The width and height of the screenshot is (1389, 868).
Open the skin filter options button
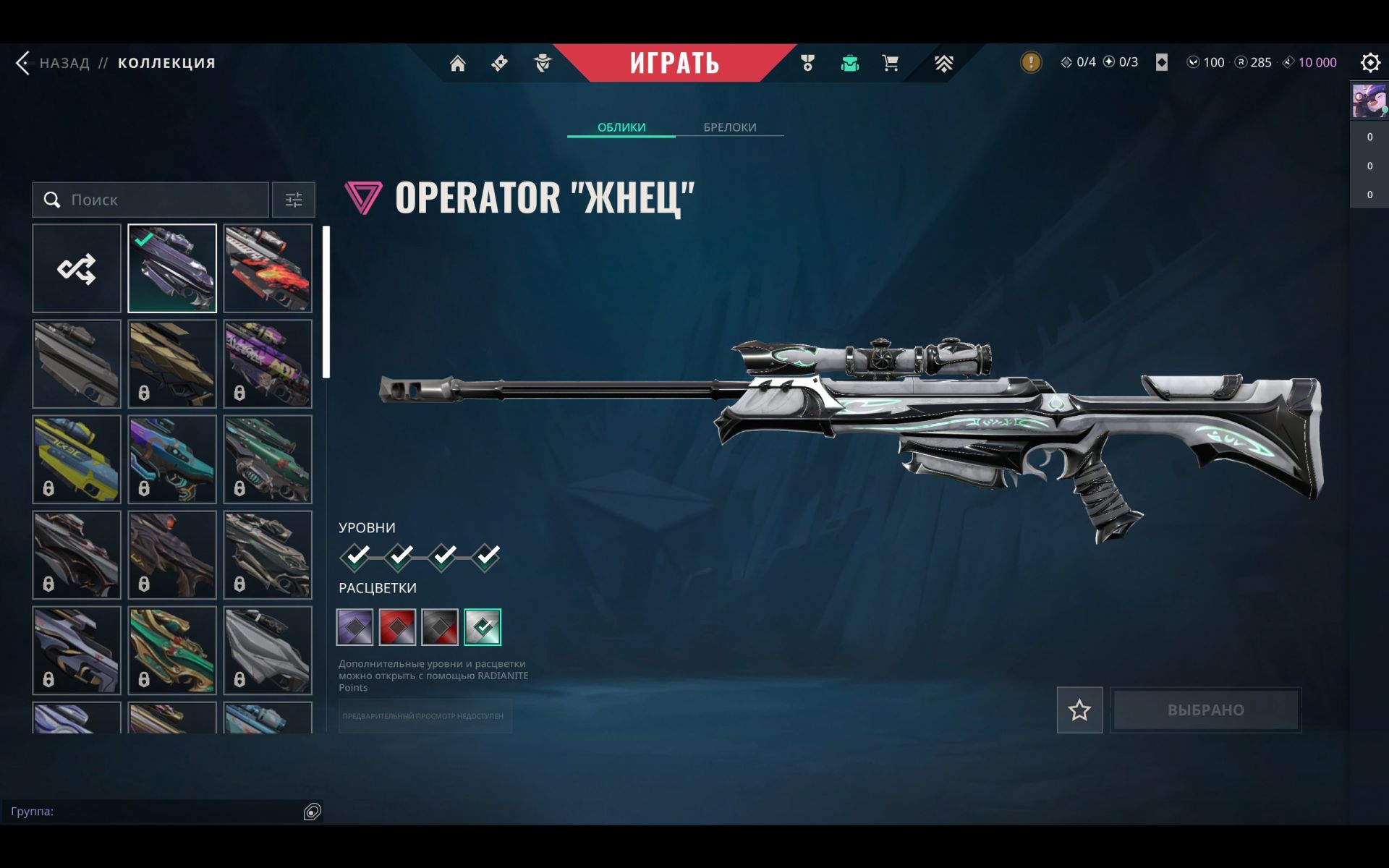(x=293, y=200)
